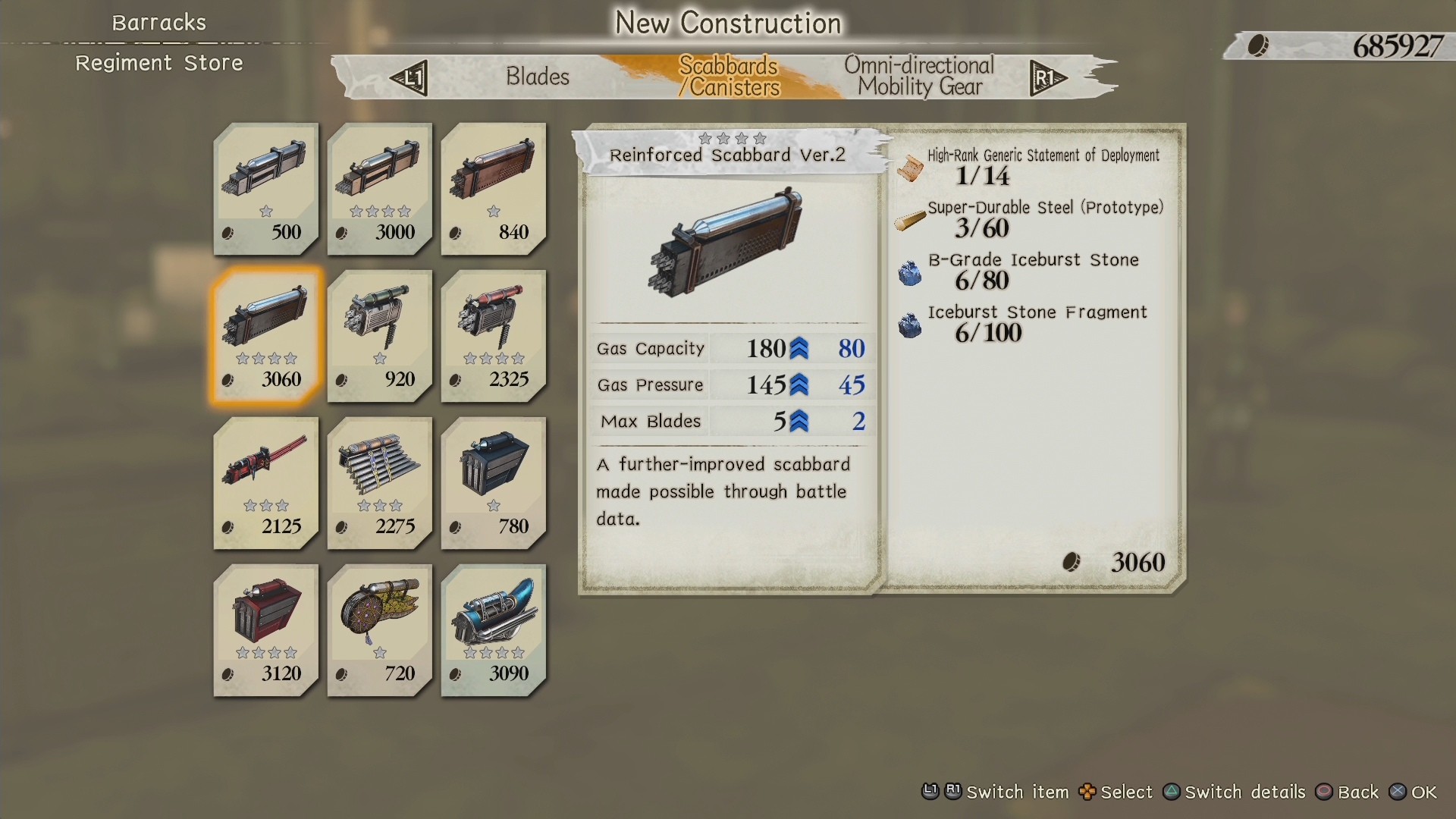Select the four-star scabbard priced 3000
This screenshot has height=819, width=1456.
380,187
